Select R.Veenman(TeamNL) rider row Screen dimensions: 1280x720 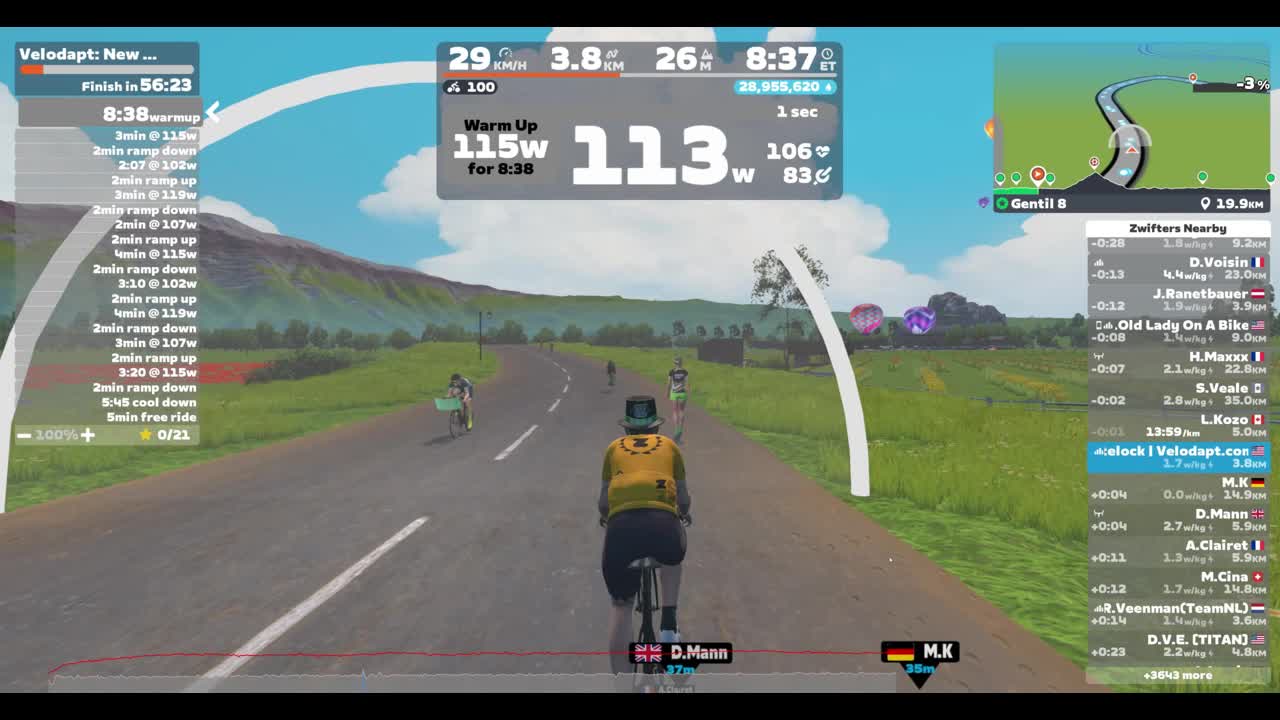click(x=1178, y=613)
